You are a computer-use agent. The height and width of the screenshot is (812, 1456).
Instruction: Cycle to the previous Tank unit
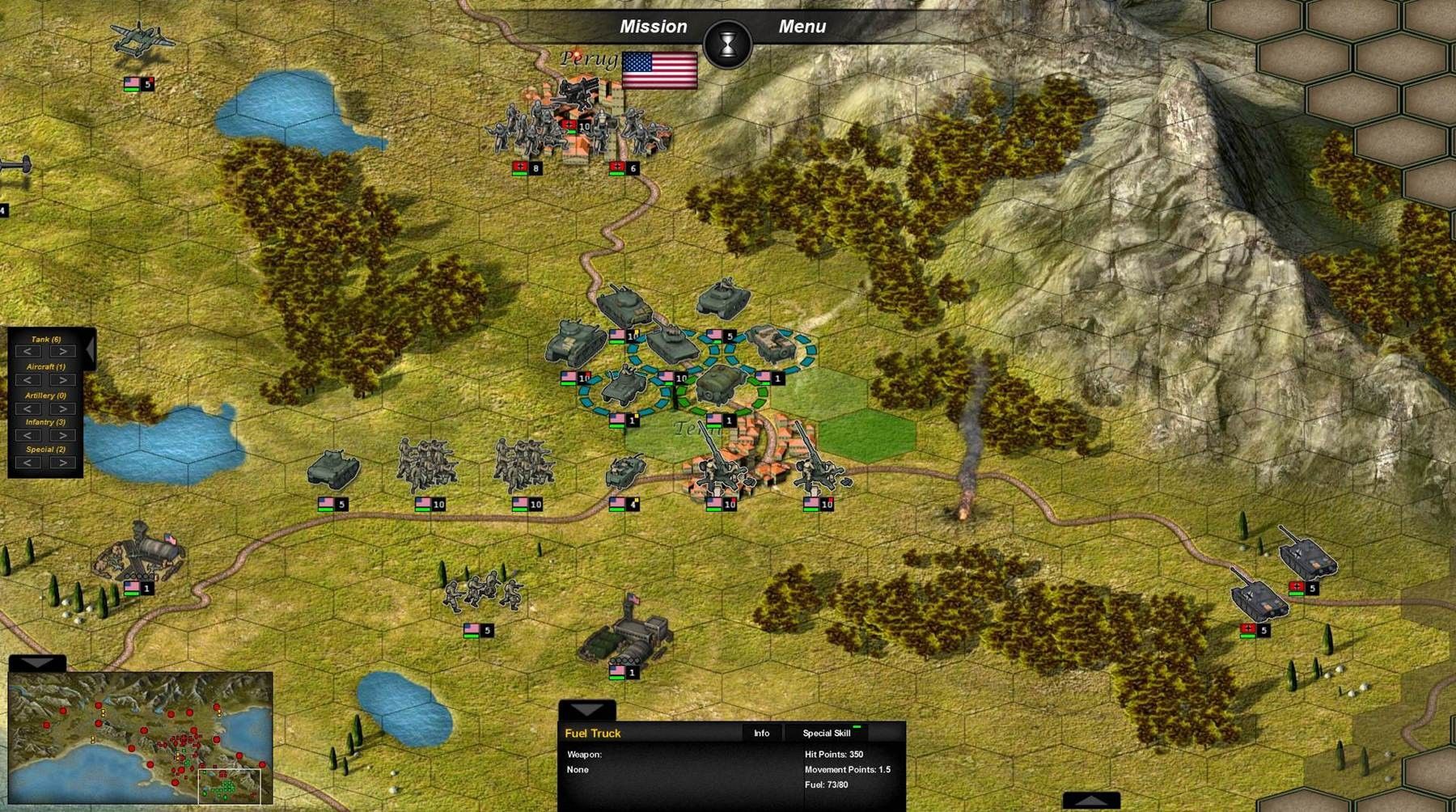point(28,352)
